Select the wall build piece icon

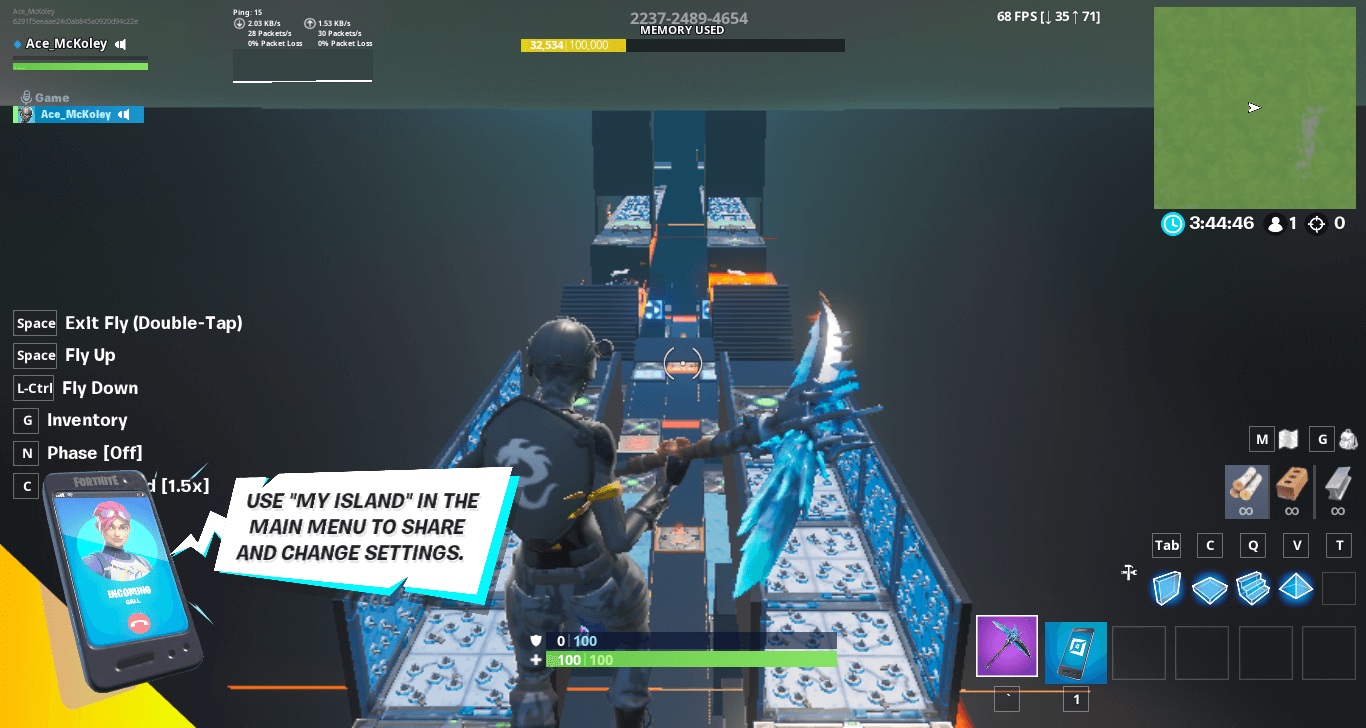click(1167, 589)
